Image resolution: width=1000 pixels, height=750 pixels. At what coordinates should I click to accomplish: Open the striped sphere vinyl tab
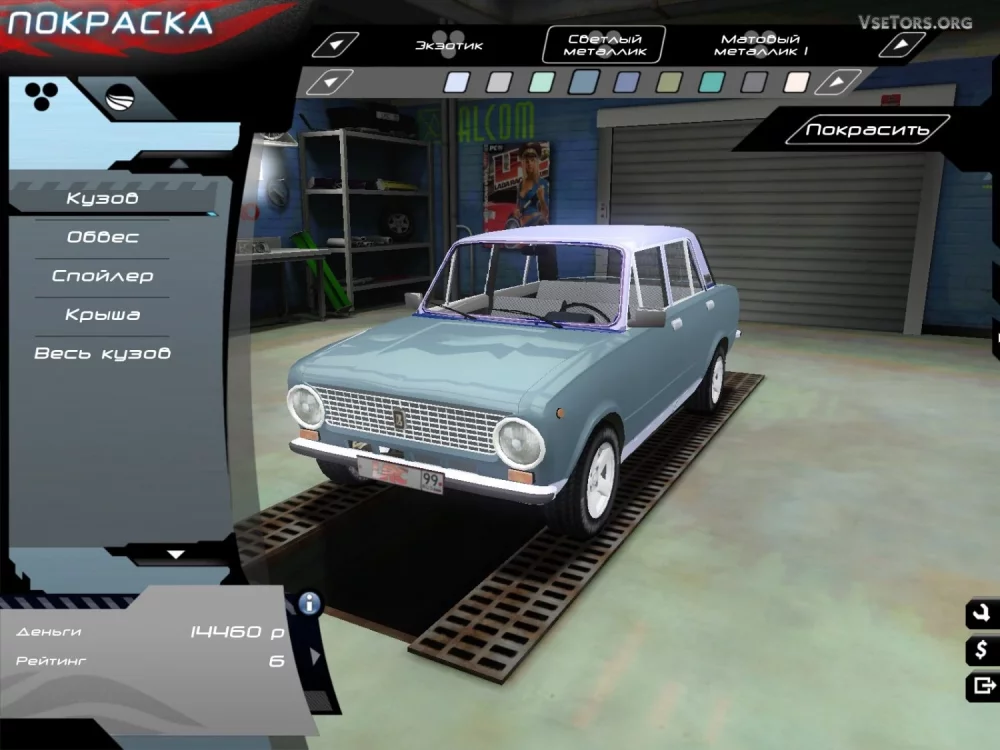[x=121, y=97]
